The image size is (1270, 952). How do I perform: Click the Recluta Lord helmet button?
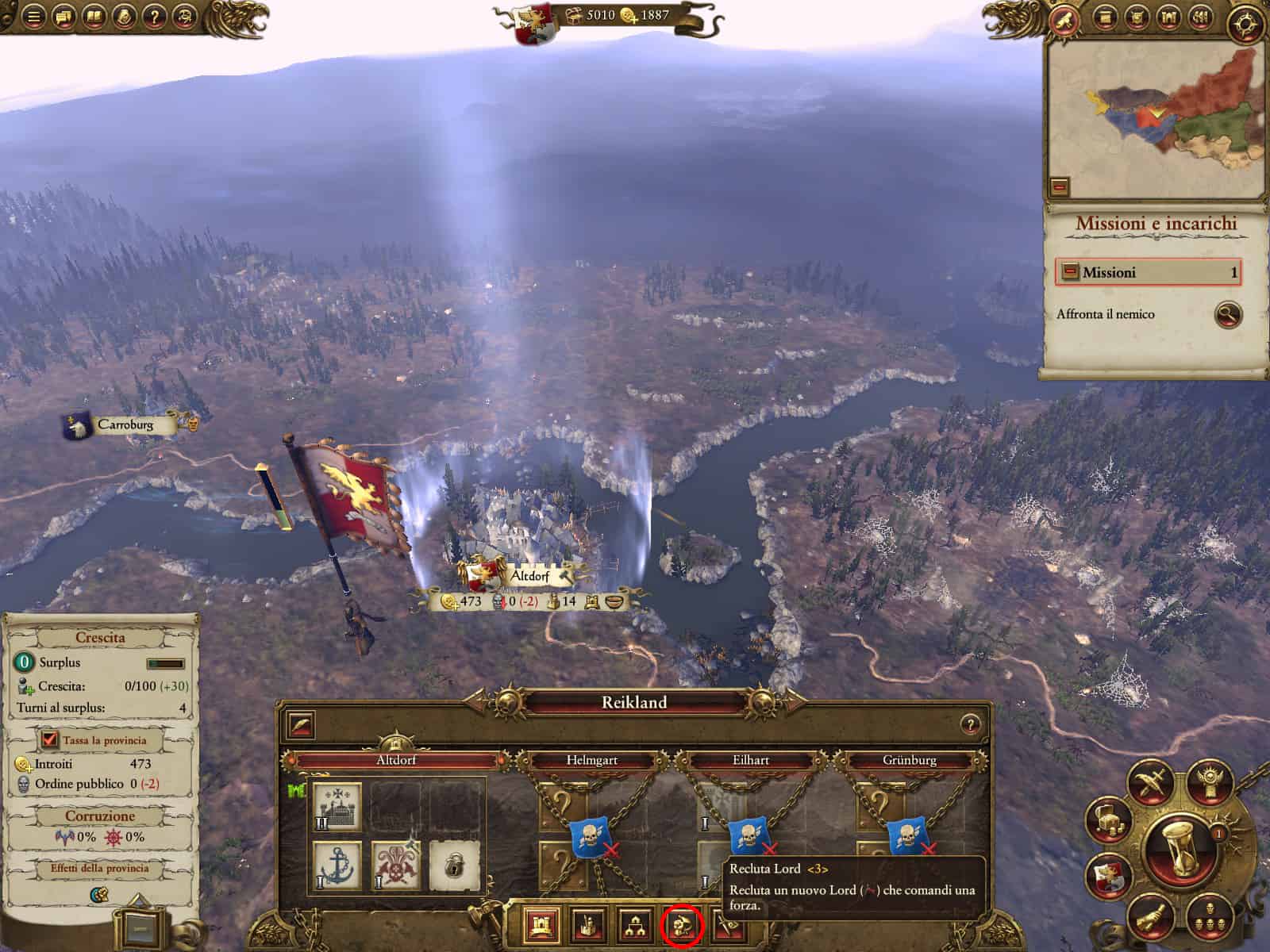[681, 924]
